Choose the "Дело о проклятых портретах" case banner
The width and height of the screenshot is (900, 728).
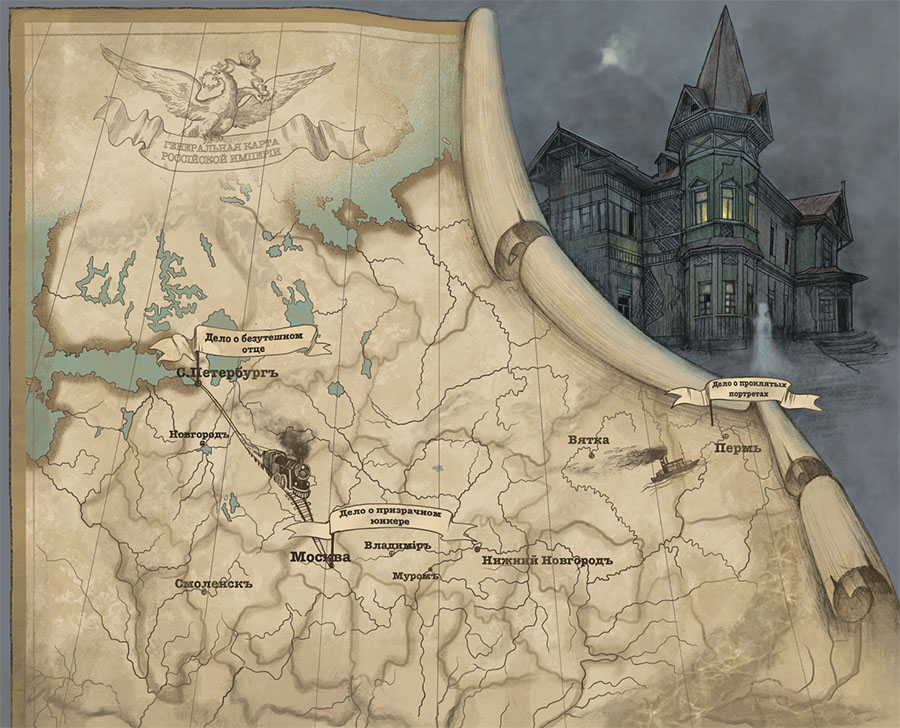(746, 393)
